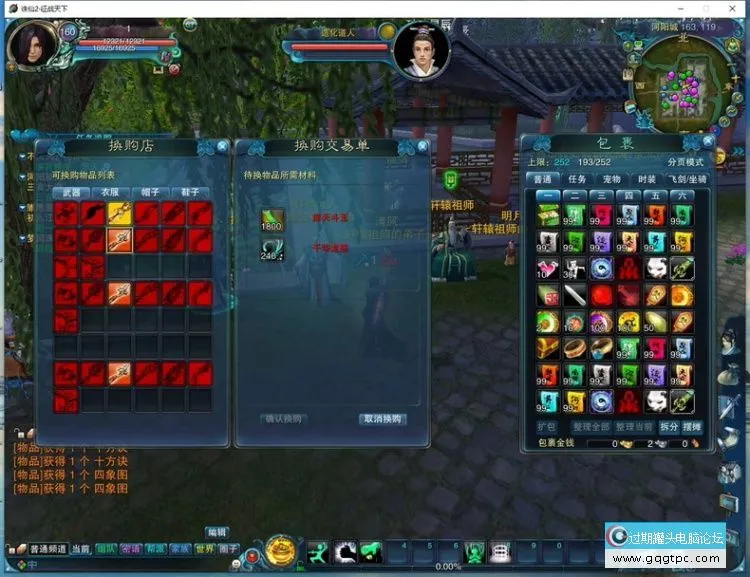Screen dimensions: 750x577
Task: Open a stall with the 摆摊 button
Action: click(x=692, y=427)
